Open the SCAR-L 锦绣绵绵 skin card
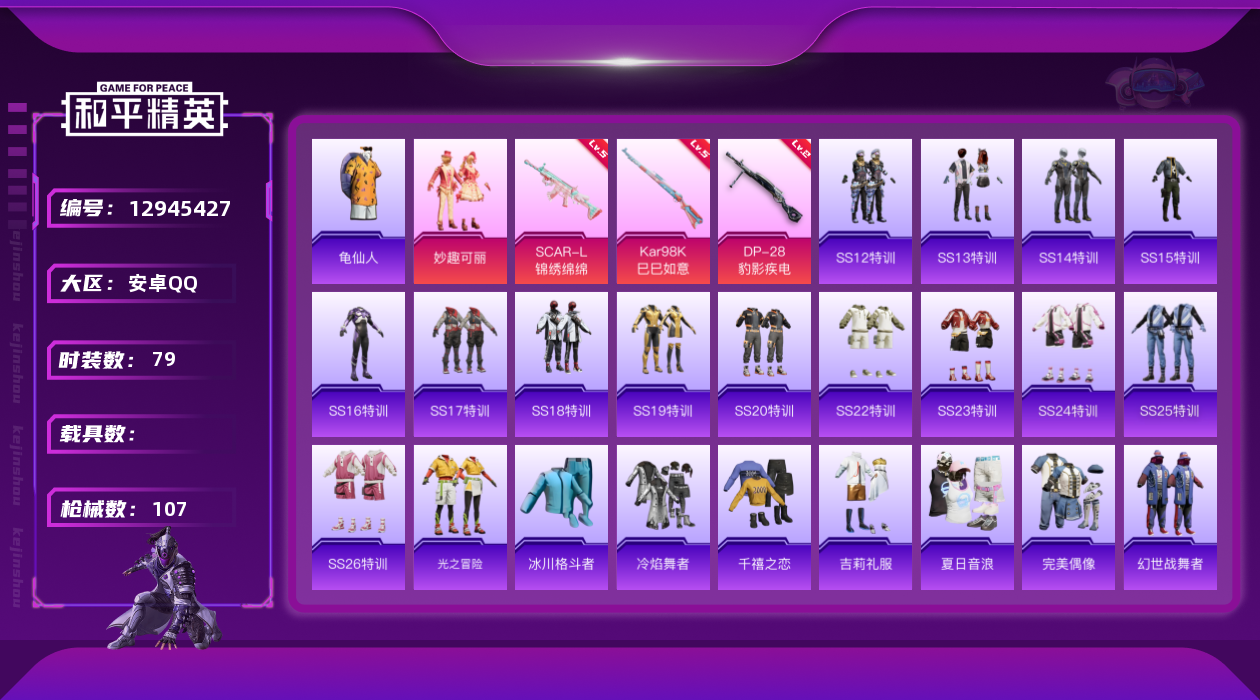 (x=561, y=211)
